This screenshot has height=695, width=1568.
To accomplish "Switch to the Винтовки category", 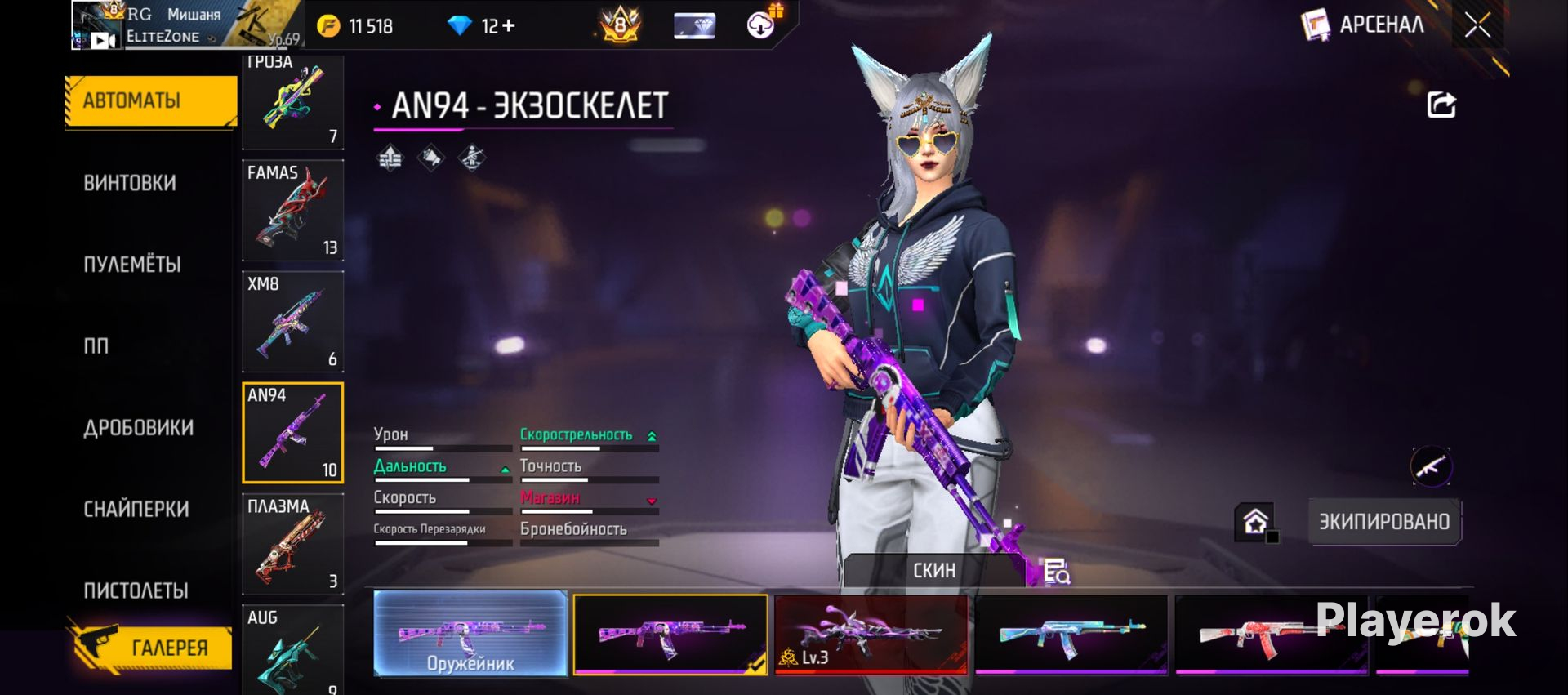I will pyautogui.click(x=130, y=183).
